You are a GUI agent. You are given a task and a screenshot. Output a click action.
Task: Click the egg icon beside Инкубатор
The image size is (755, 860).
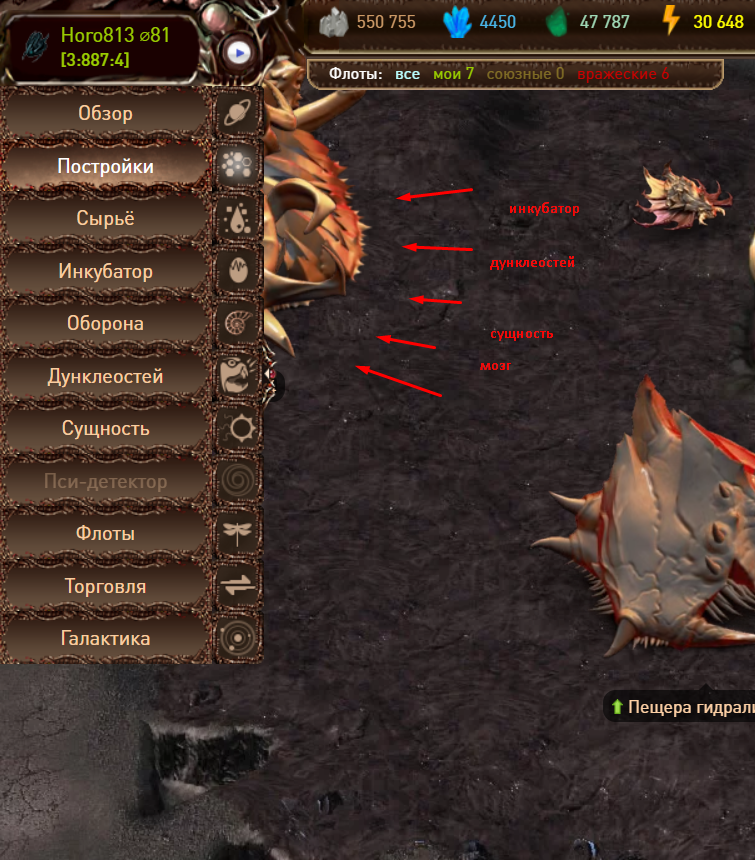coord(239,272)
